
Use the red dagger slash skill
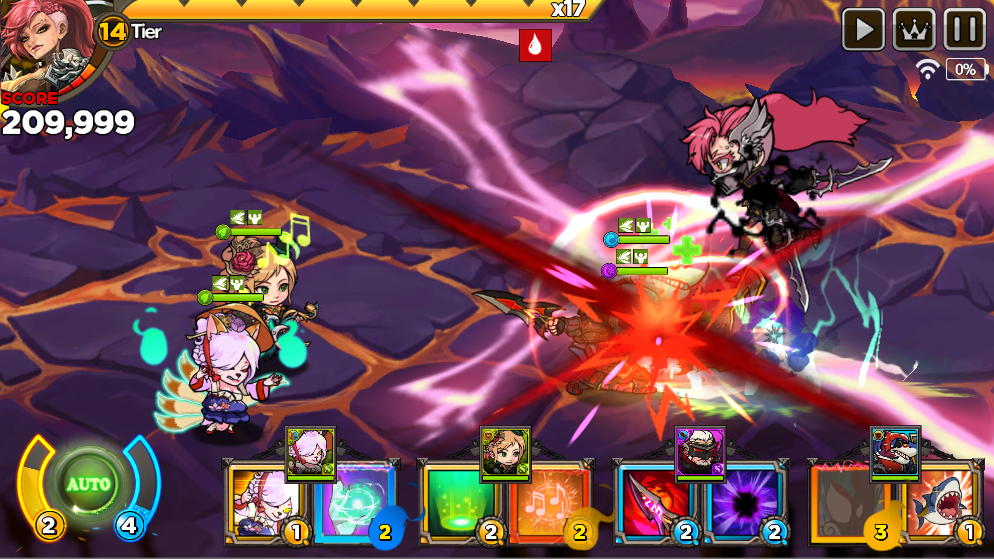pyautogui.click(x=647, y=503)
